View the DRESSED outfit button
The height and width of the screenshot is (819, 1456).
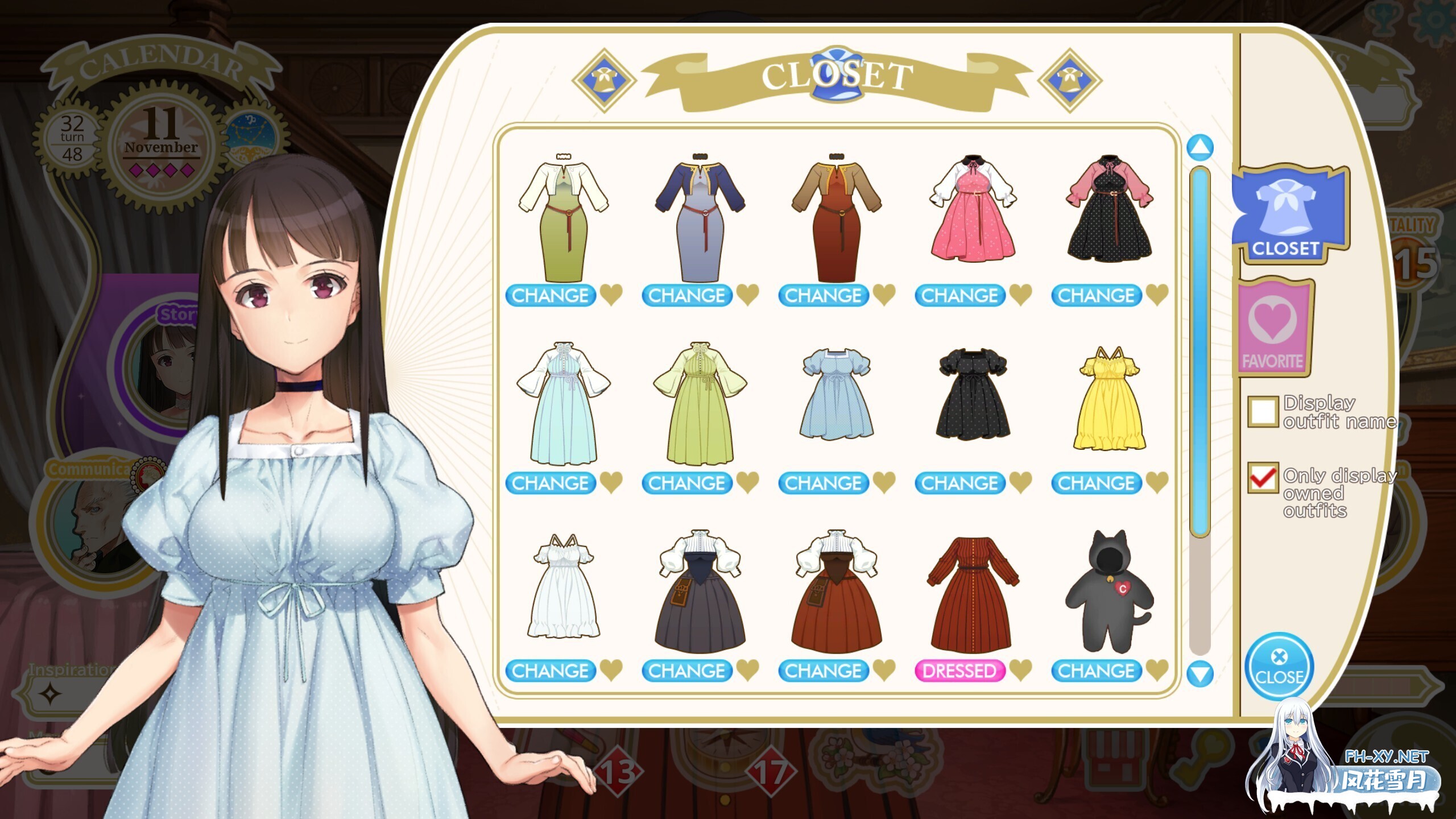click(961, 671)
